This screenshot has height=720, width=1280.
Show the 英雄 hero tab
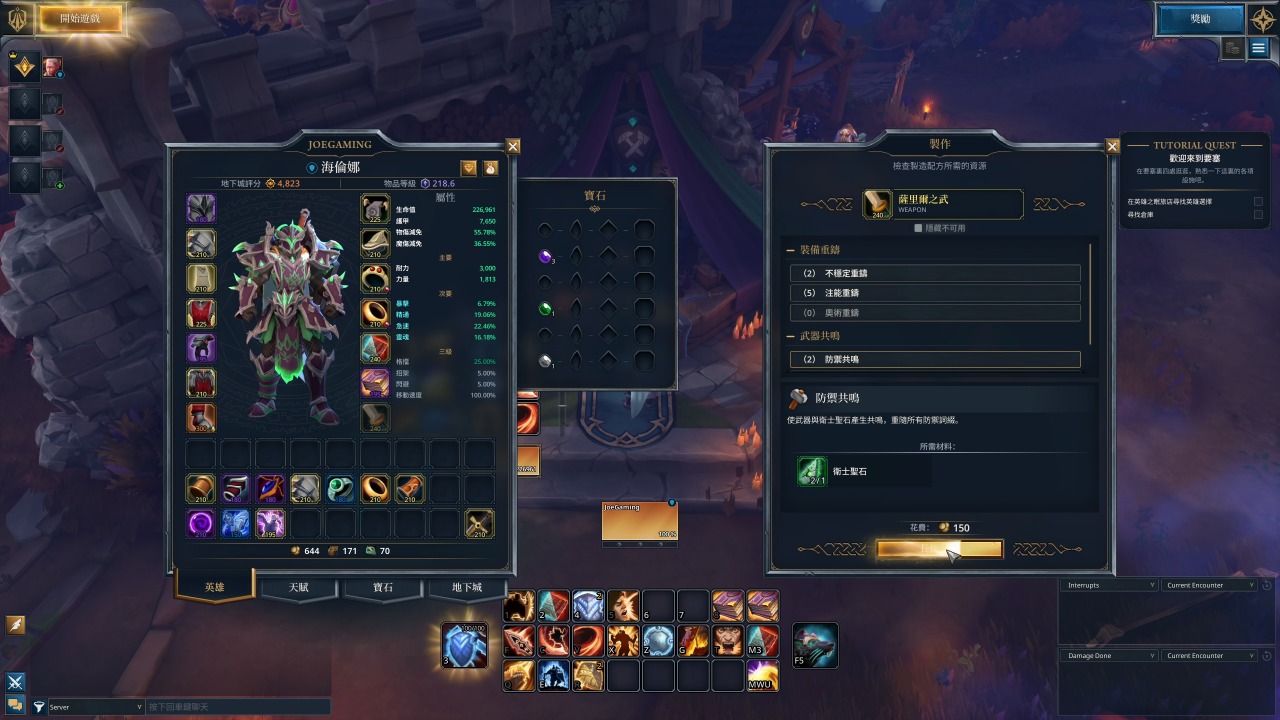click(x=214, y=587)
